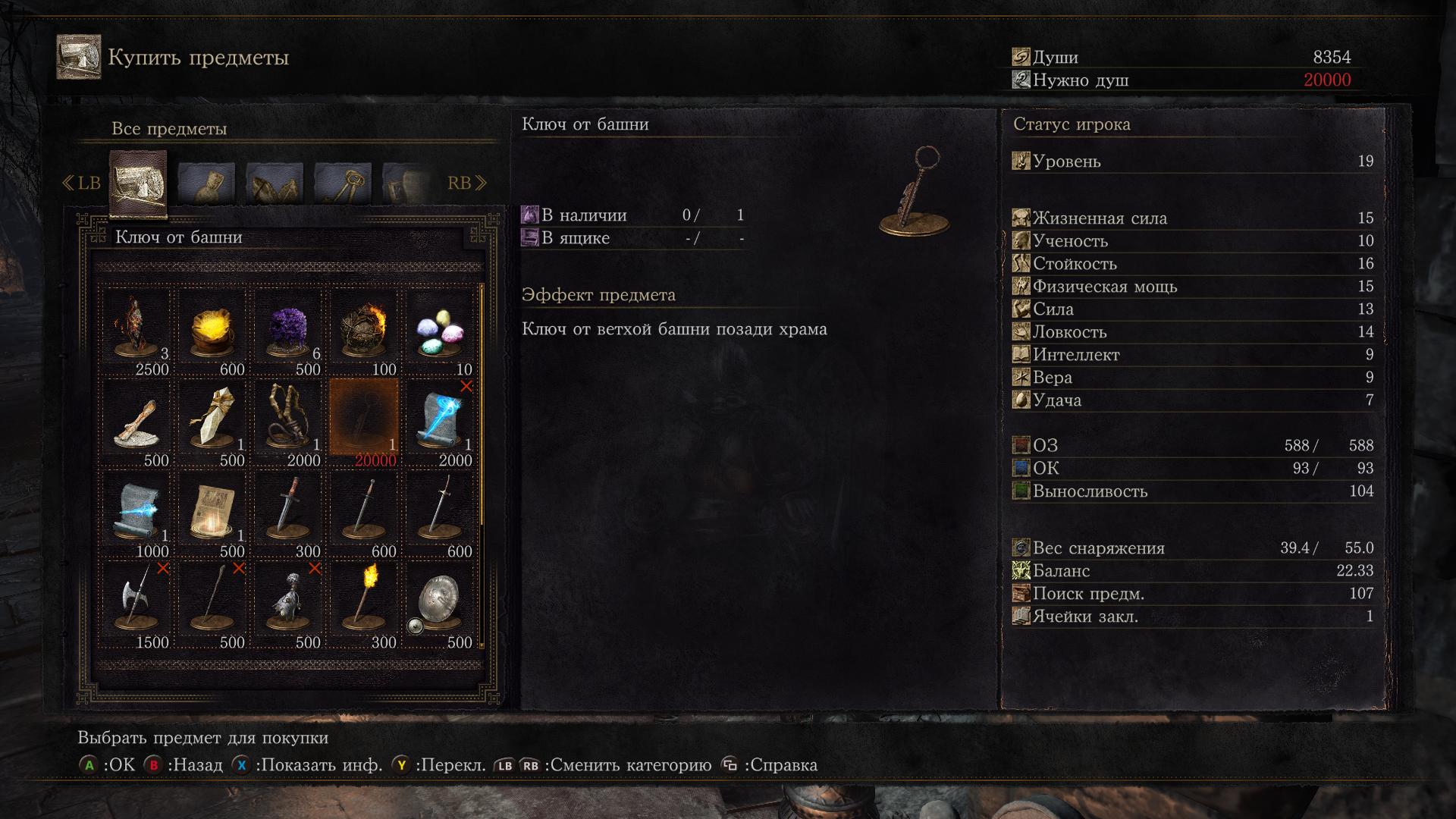Pick the burning Torch slot

coord(364,604)
